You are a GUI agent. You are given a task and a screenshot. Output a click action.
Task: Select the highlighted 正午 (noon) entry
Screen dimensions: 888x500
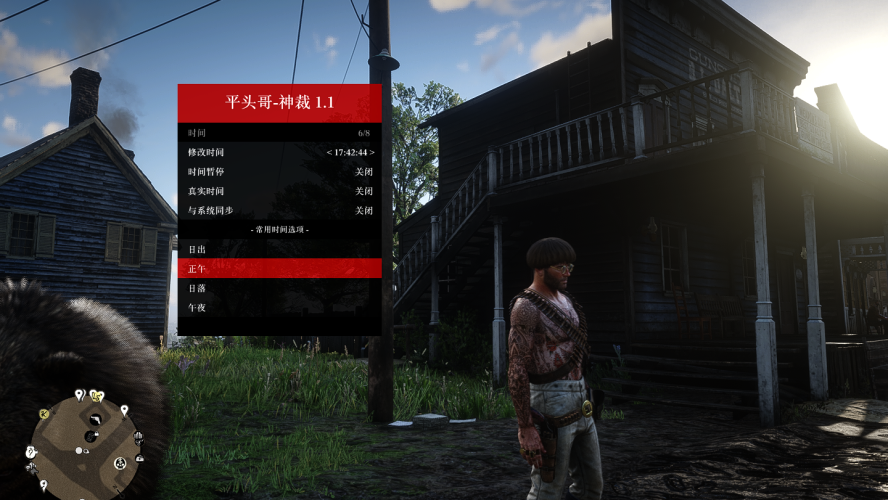279,268
